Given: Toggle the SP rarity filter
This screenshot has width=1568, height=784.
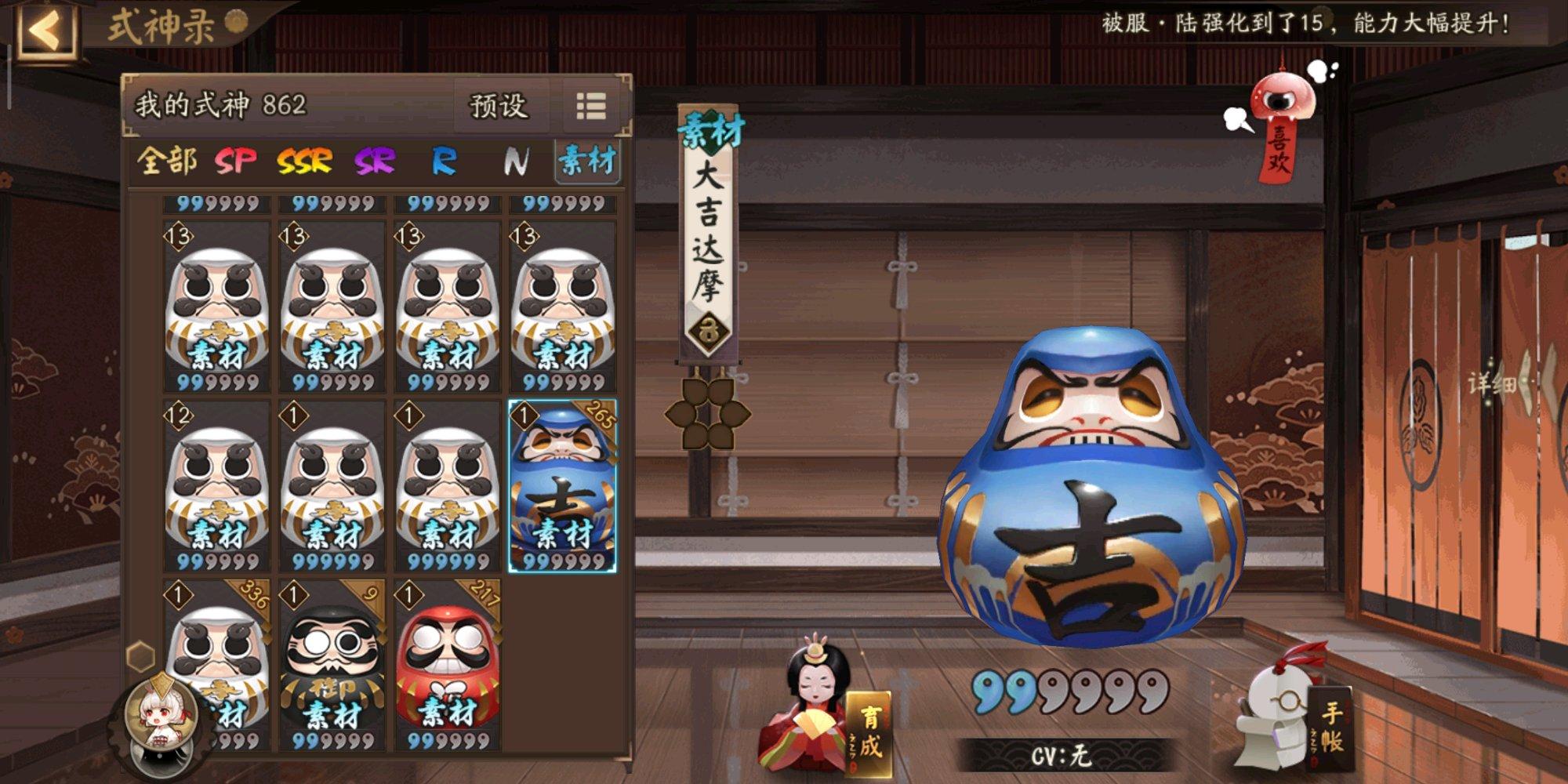Looking at the screenshot, I should (x=235, y=162).
